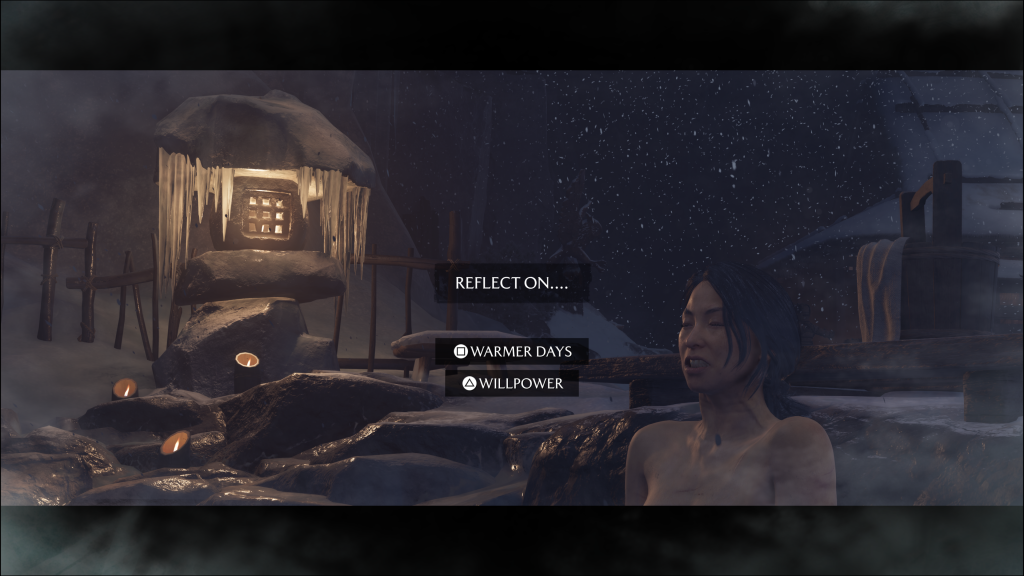Choose the Warmer Days reflection
This screenshot has height=576, width=1024.
[512, 352]
